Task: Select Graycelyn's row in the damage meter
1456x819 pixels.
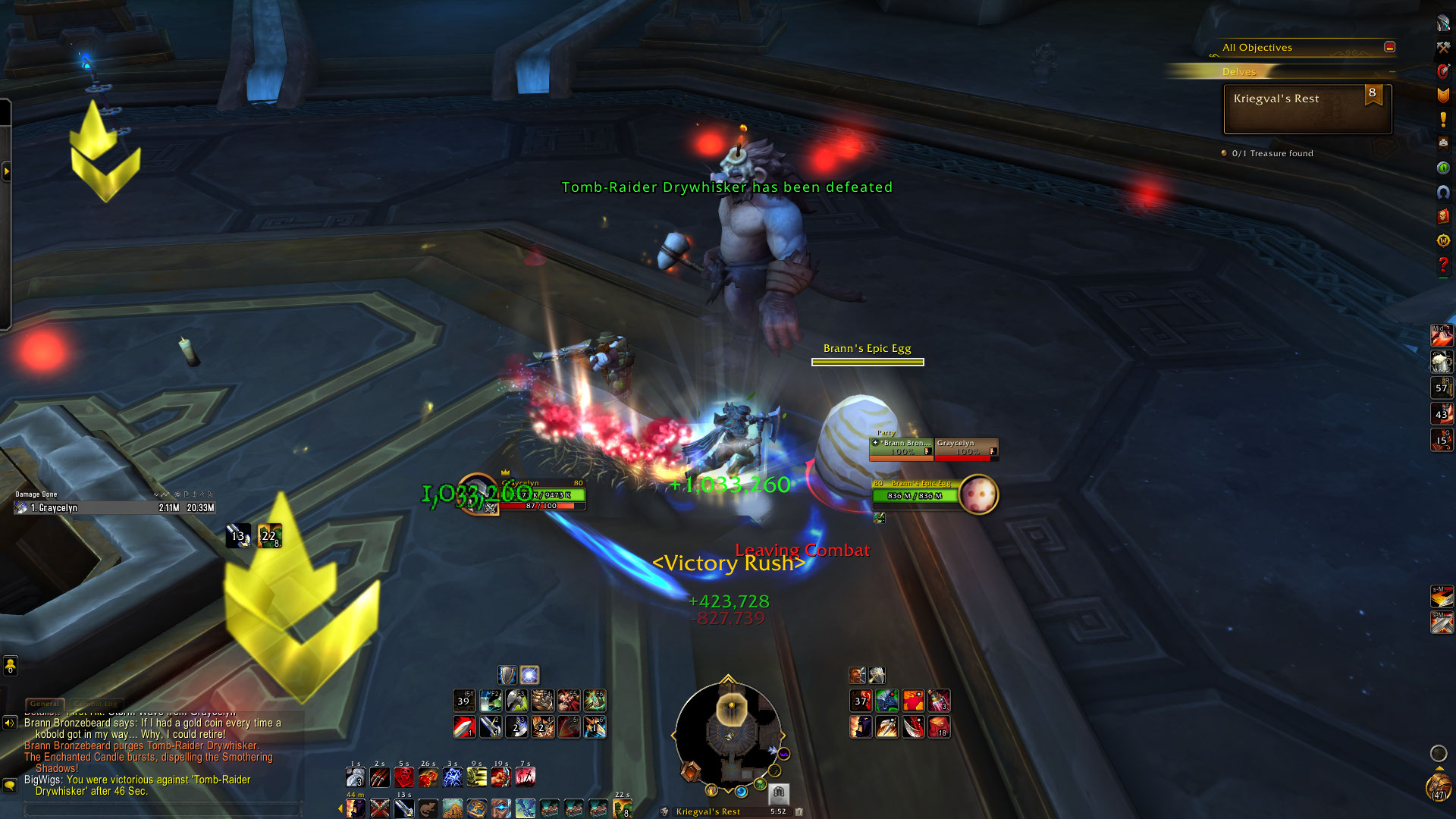Action: coord(114,508)
